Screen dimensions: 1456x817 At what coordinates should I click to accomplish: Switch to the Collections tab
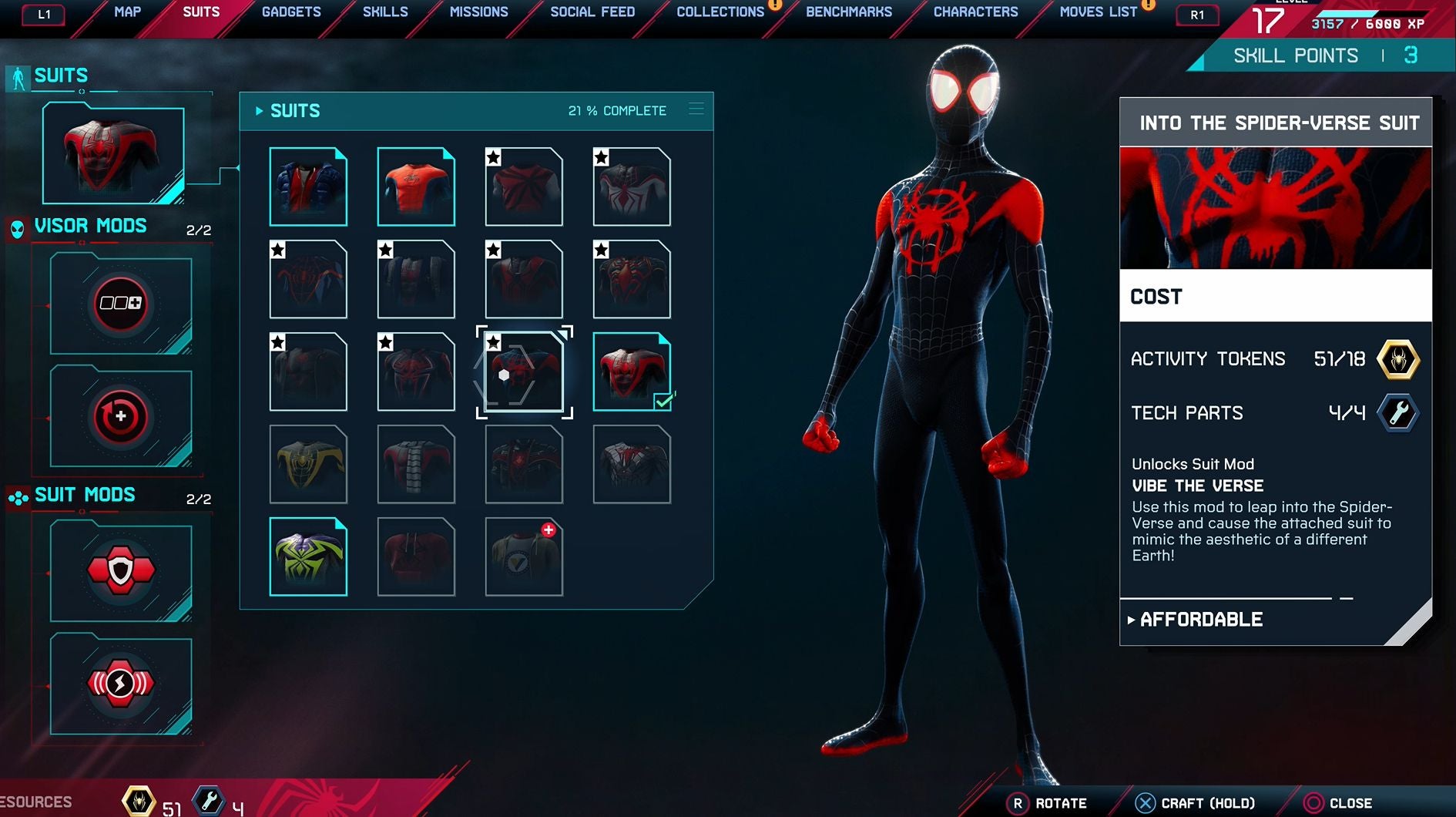(720, 12)
